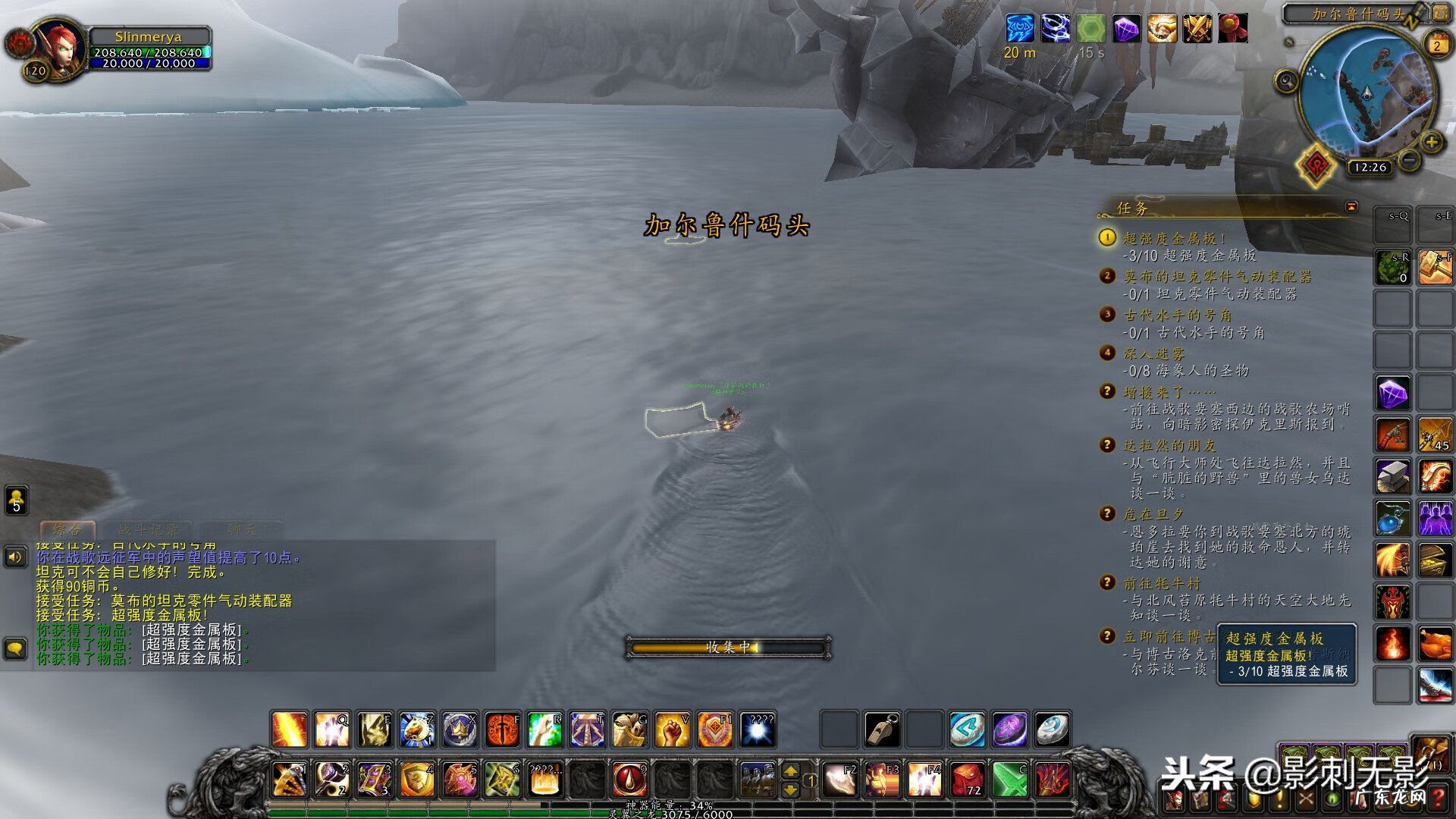Zoom out the minimap with minus button
Viewport: 1456px width, 819px height.
[x=1409, y=160]
